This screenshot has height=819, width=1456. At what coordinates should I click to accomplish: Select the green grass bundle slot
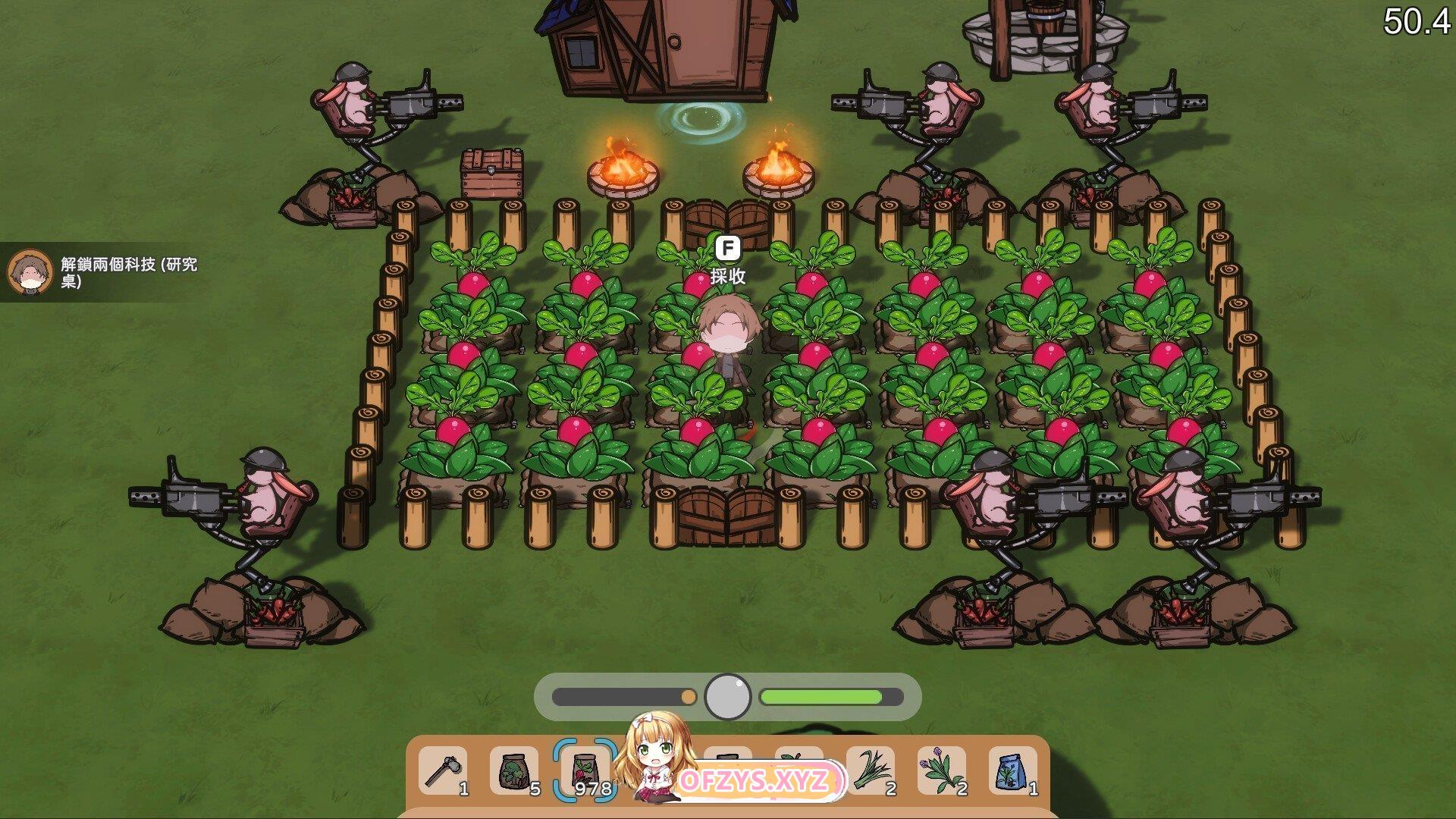871,771
